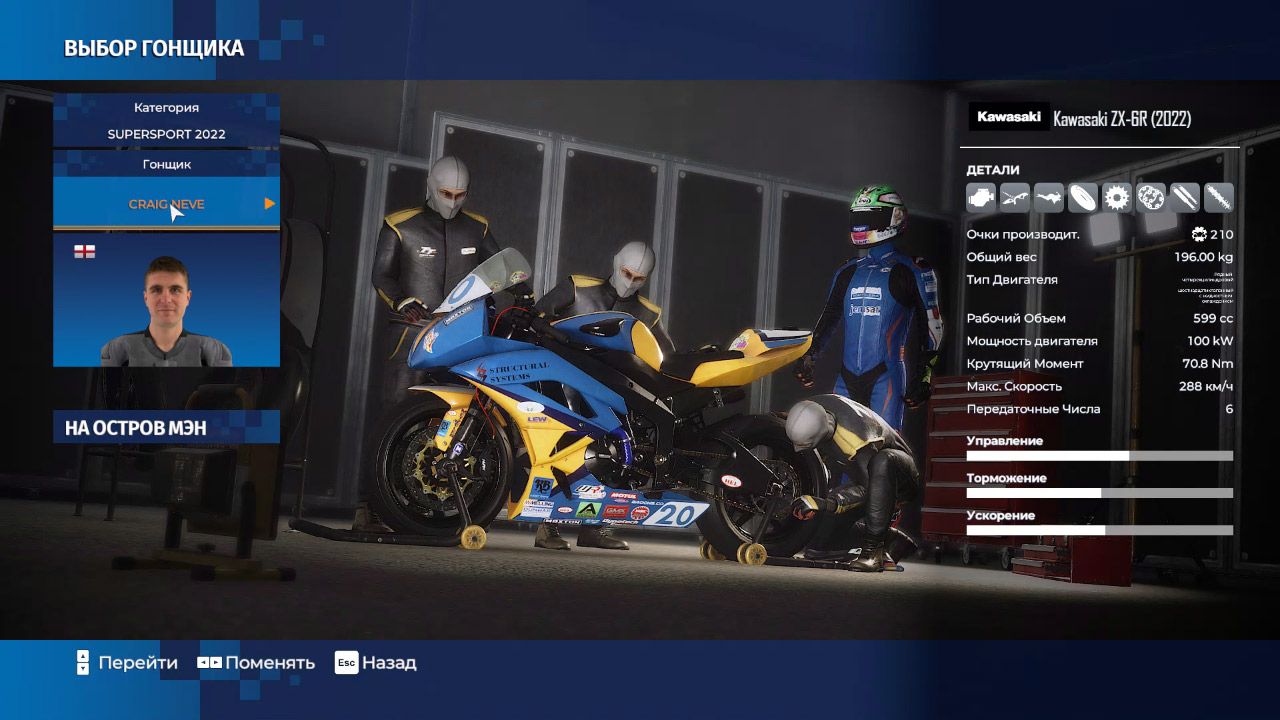Viewport: 1280px width, 720px height.
Task: Open the rear shock spring icon
Action: tap(1219, 198)
